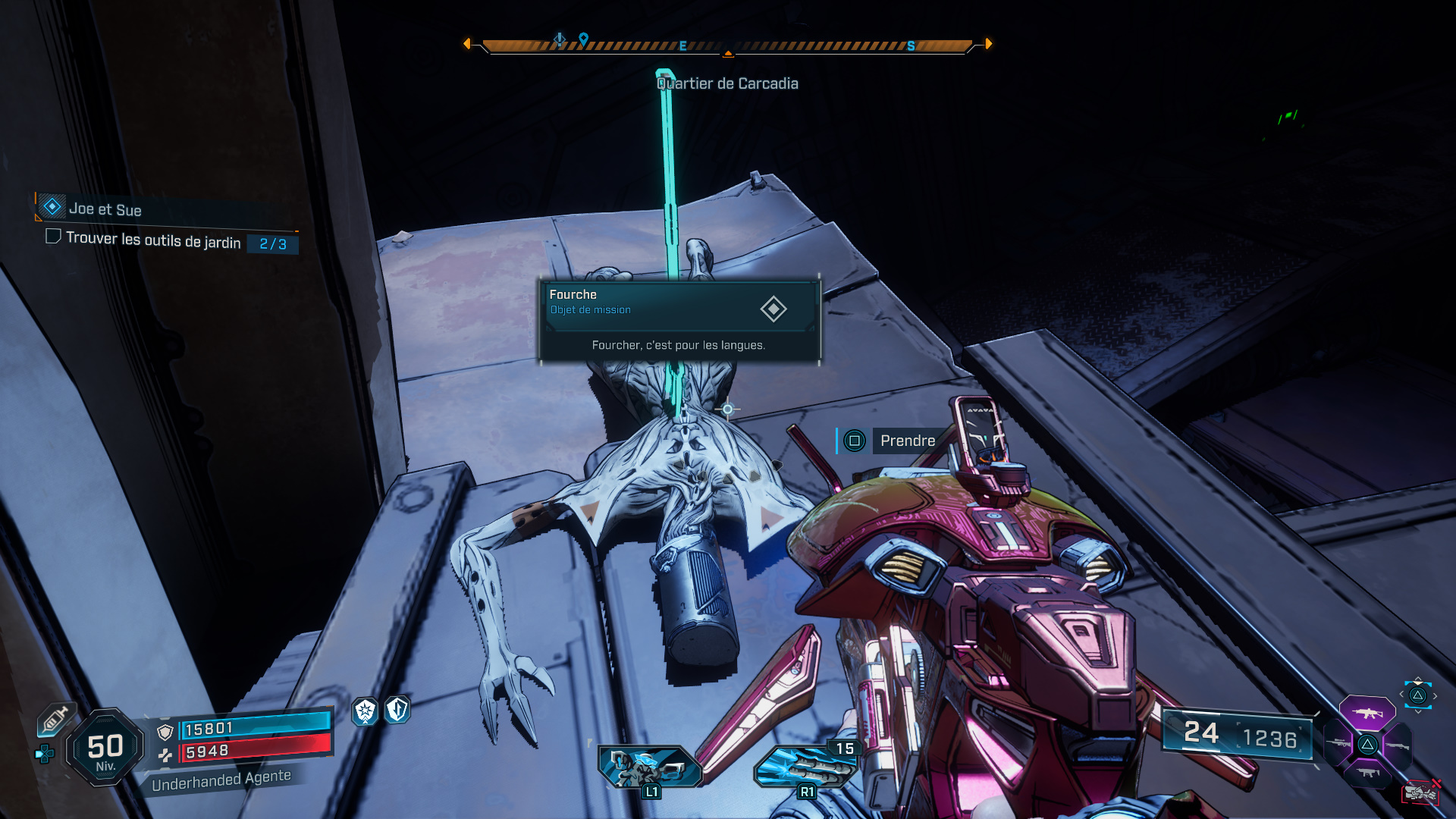This screenshot has height=819, width=1456.
Task: Click the 'Quartier de Carcadia' zone label
Action: [x=727, y=83]
